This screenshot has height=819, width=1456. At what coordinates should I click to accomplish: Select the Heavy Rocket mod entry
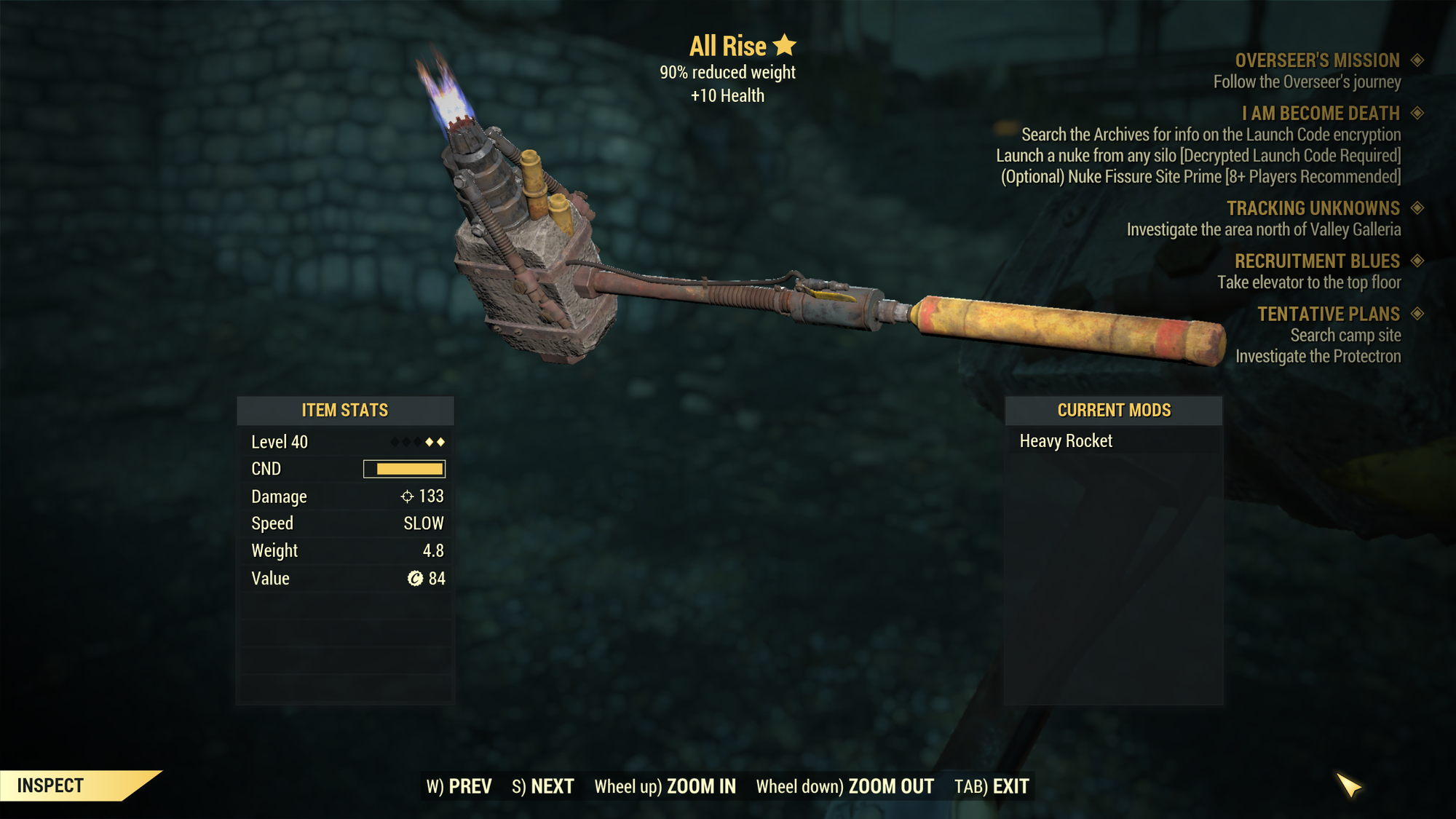pyautogui.click(x=1066, y=441)
